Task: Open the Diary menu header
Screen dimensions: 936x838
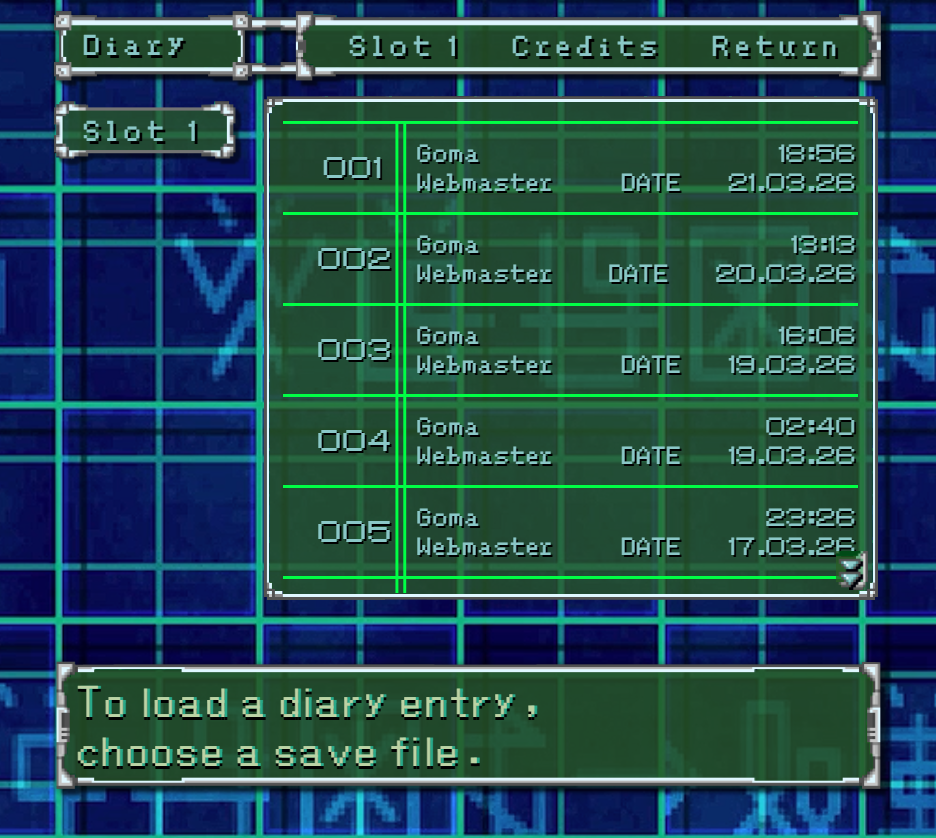Action: click(x=150, y=46)
